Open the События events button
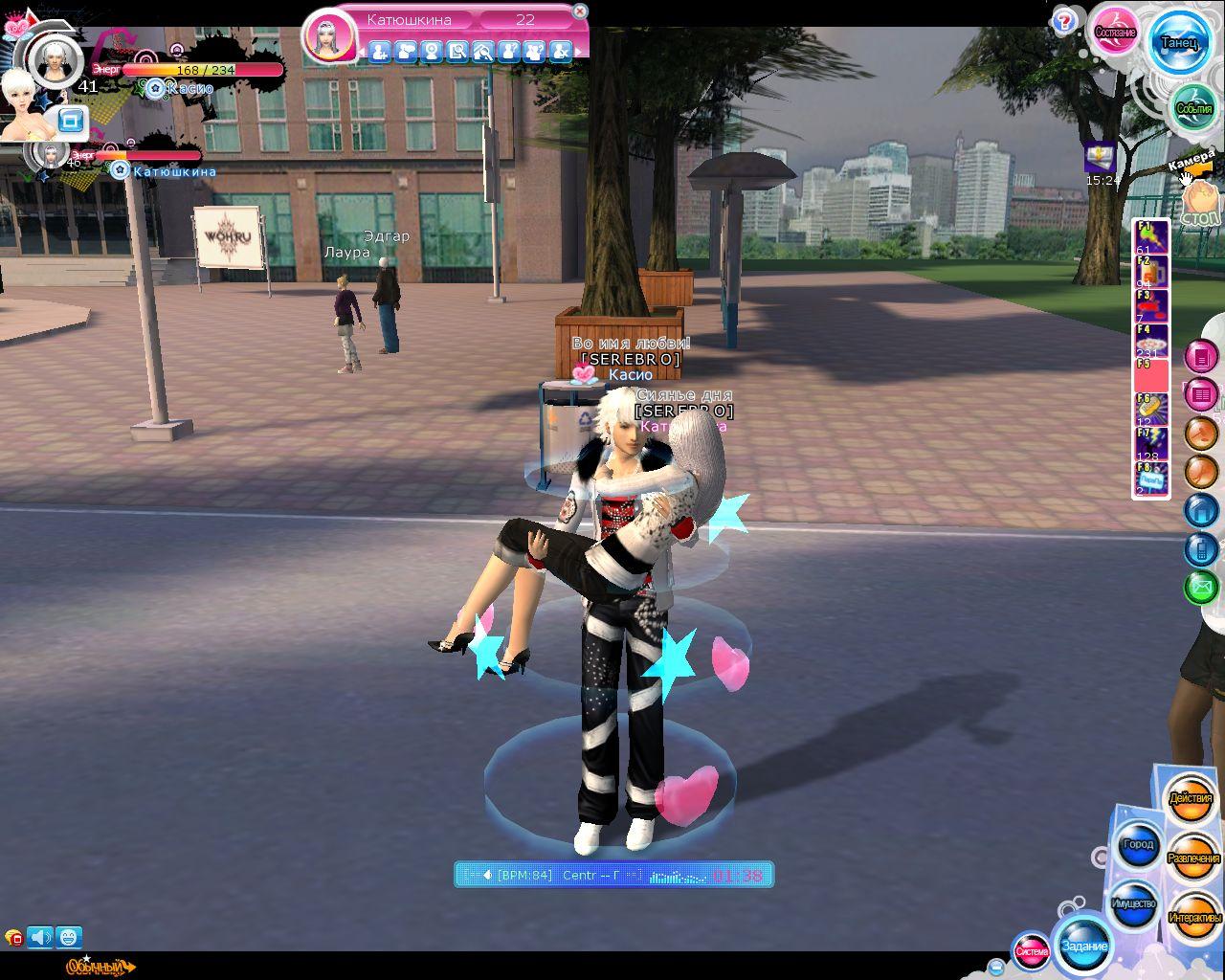 tap(1193, 108)
